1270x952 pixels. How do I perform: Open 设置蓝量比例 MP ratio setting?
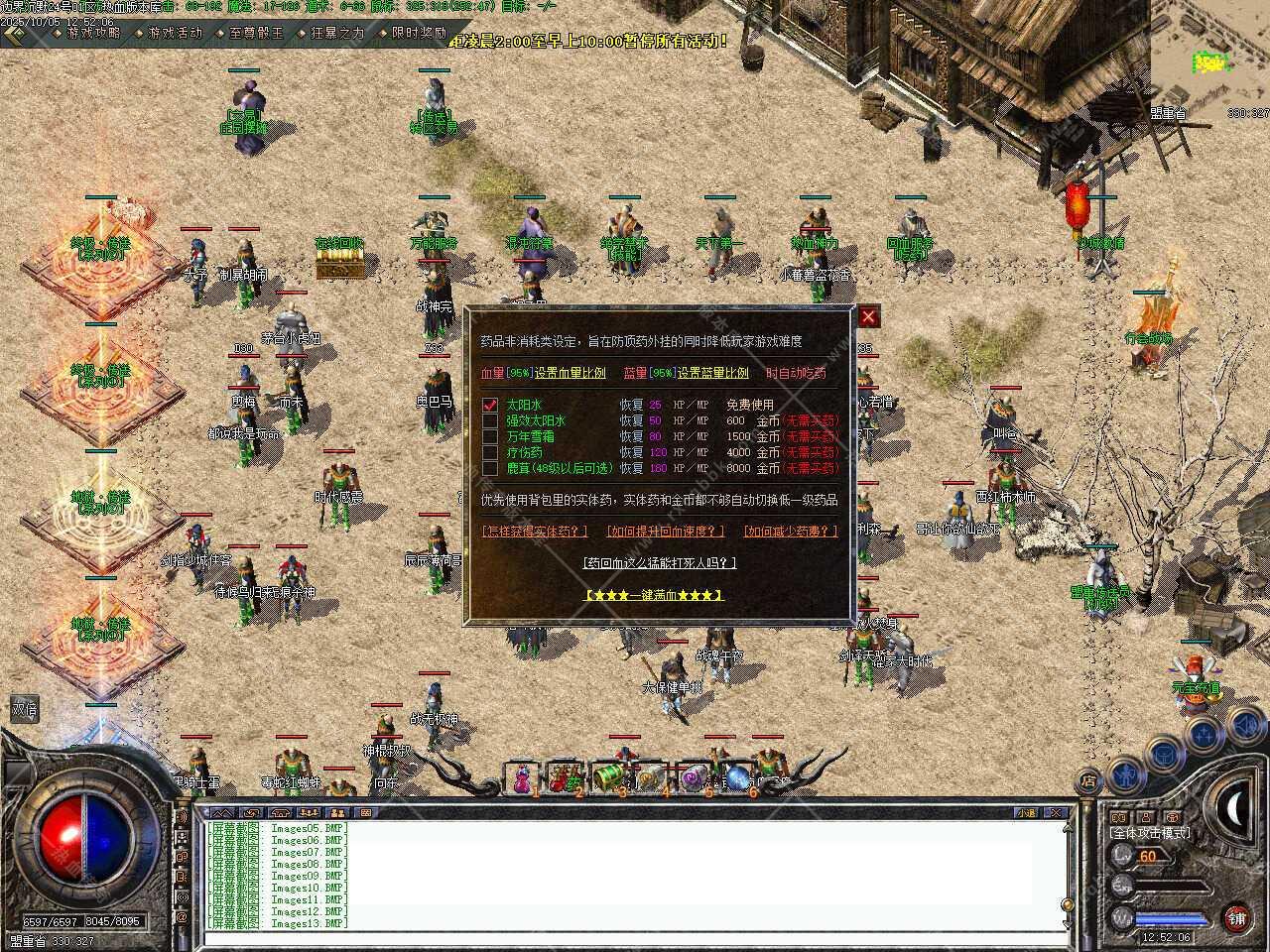(x=713, y=373)
